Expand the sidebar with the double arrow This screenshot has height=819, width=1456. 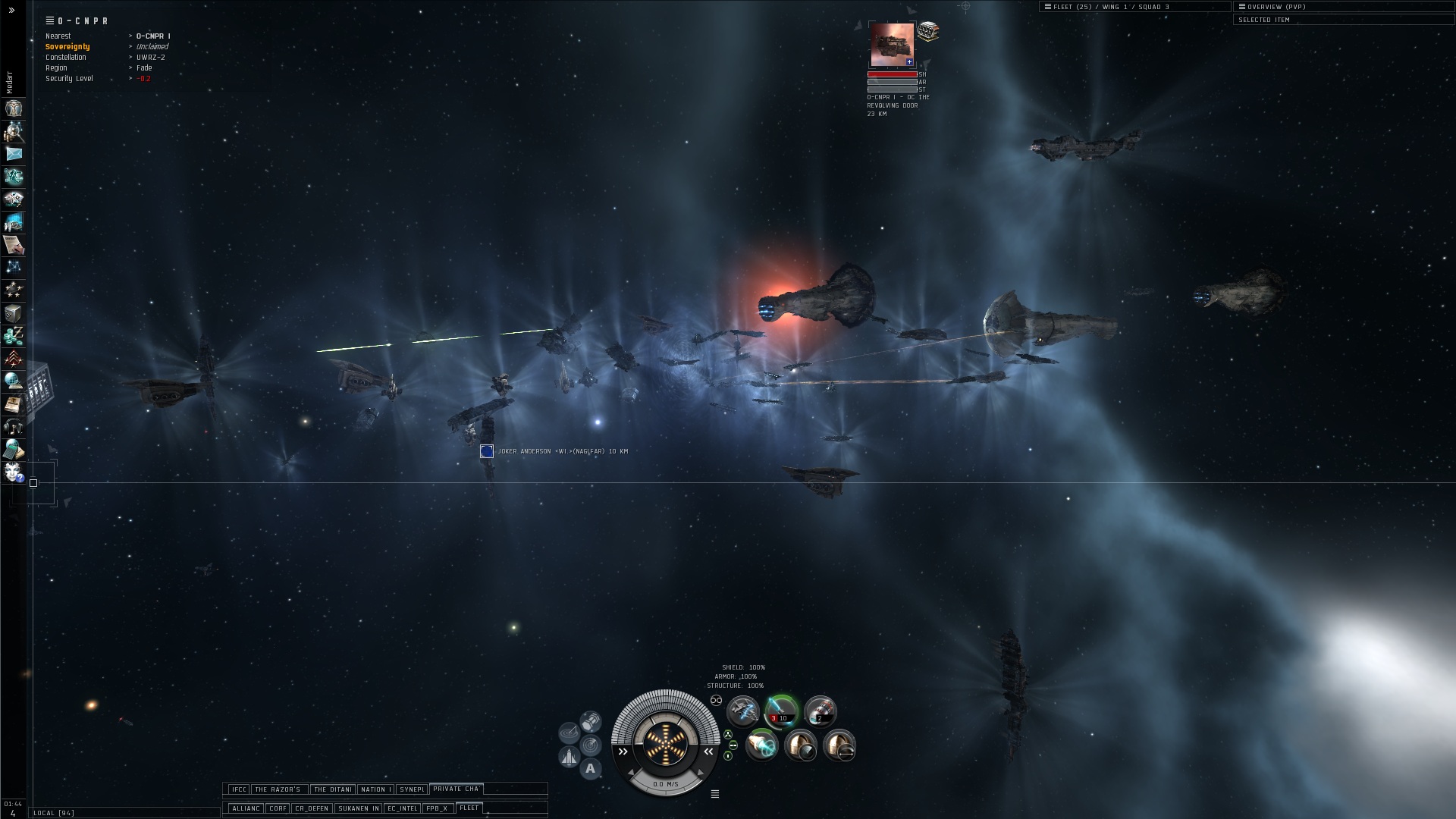[x=11, y=11]
